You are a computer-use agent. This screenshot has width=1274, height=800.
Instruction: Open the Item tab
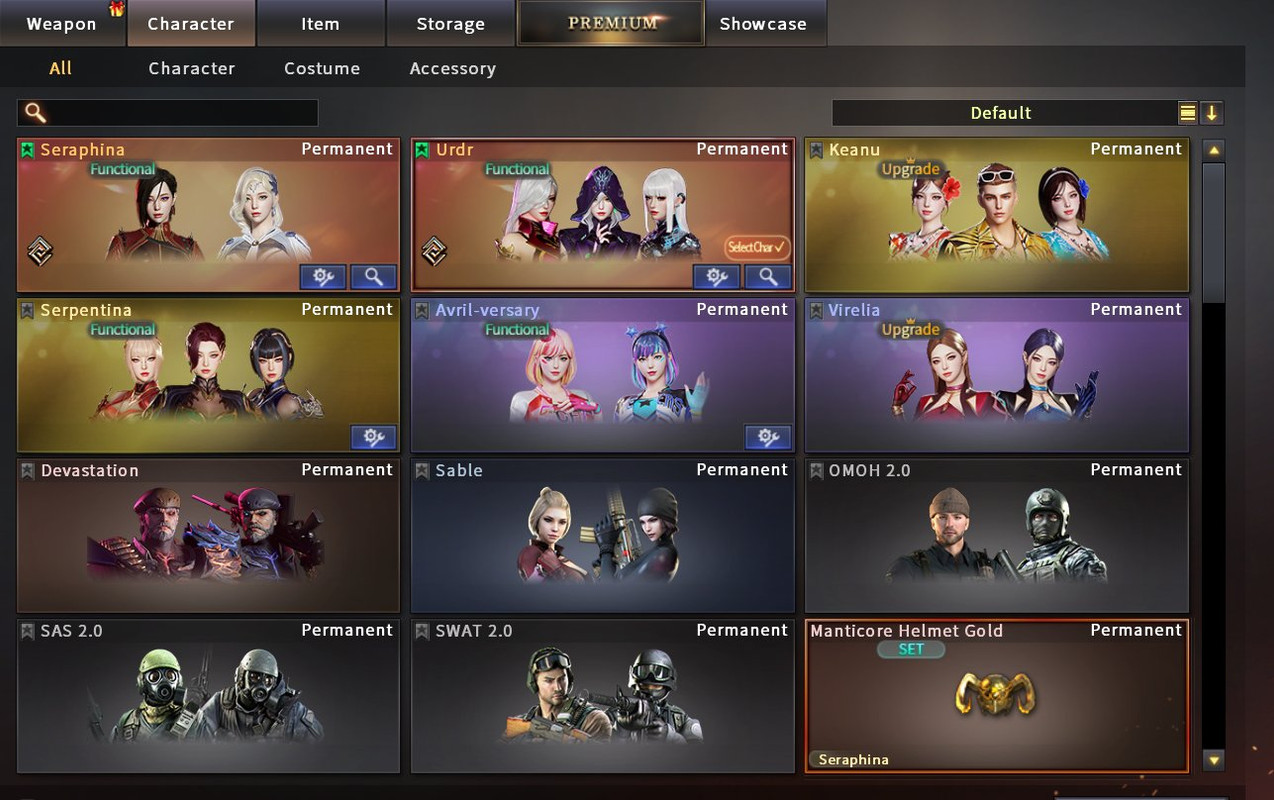point(320,24)
